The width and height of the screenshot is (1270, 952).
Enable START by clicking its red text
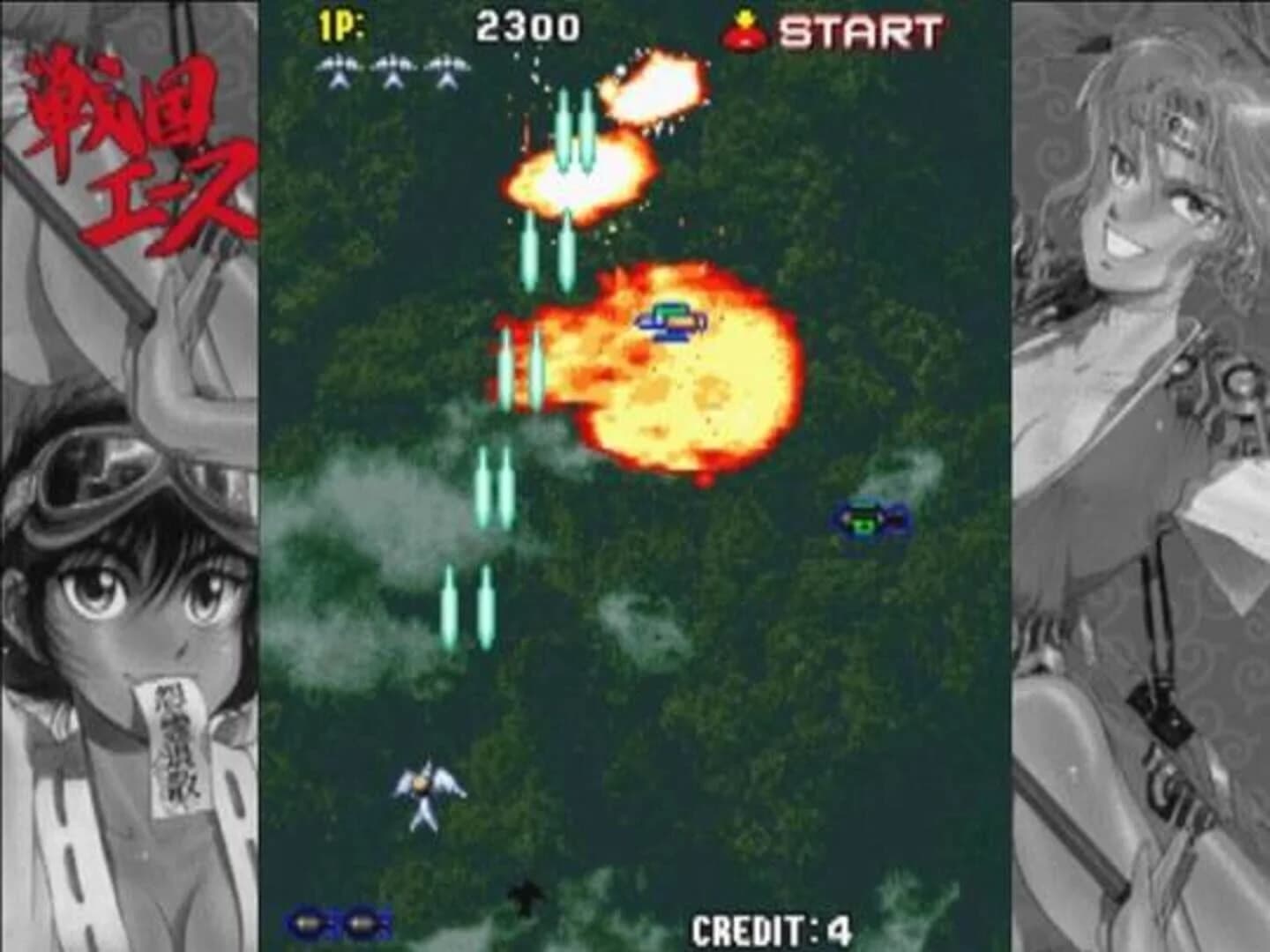coord(860,31)
